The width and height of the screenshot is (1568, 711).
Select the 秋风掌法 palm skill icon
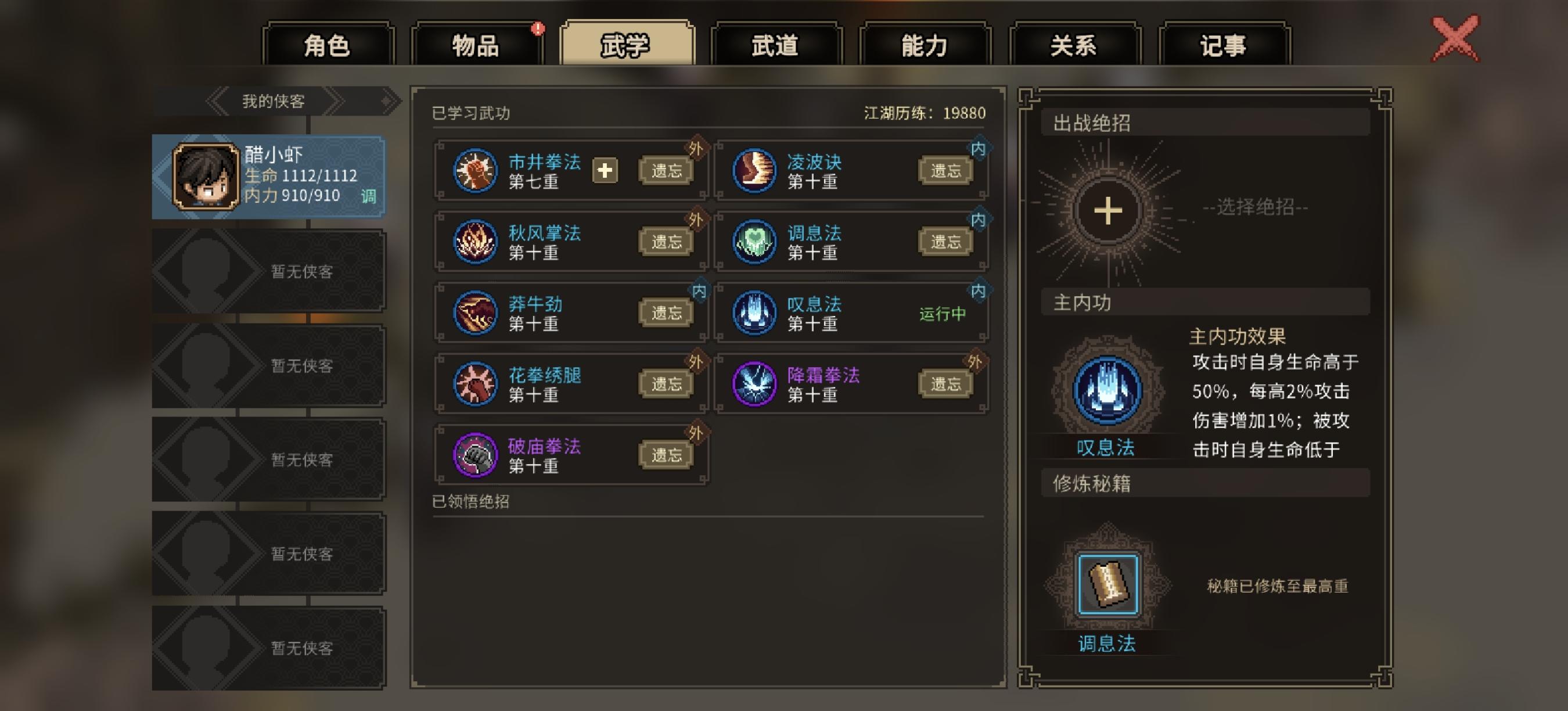point(476,242)
